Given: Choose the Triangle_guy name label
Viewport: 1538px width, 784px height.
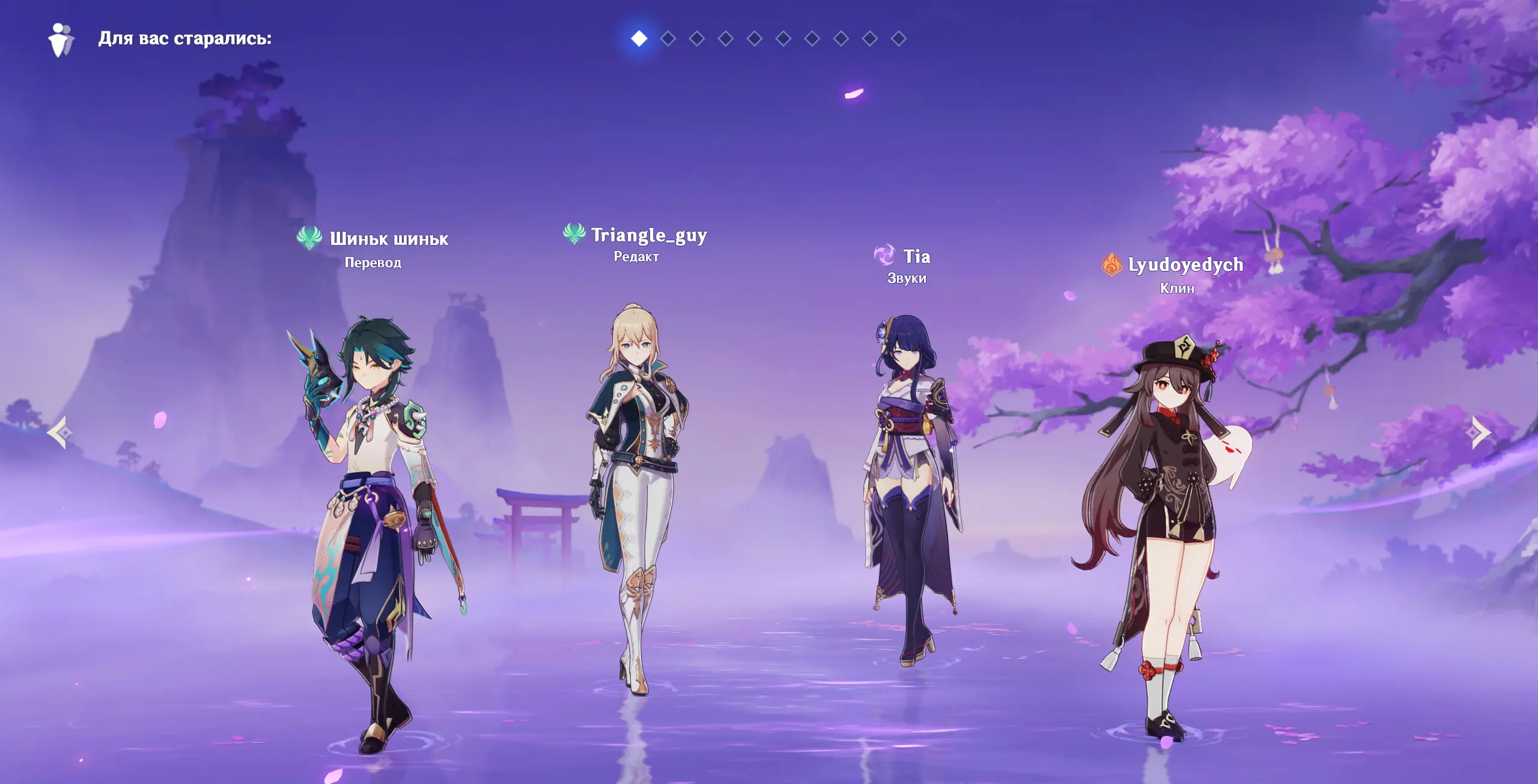Looking at the screenshot, I should [x=649, y=235].
